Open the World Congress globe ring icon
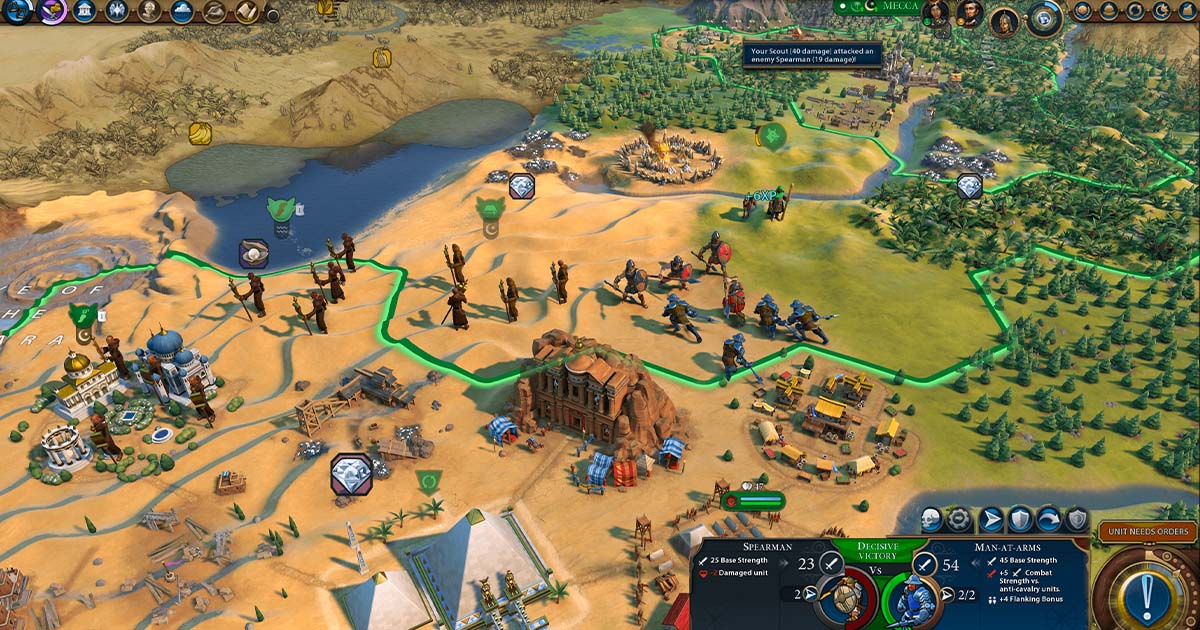This screenshot has height=630, width=1200. point(1045,17)
